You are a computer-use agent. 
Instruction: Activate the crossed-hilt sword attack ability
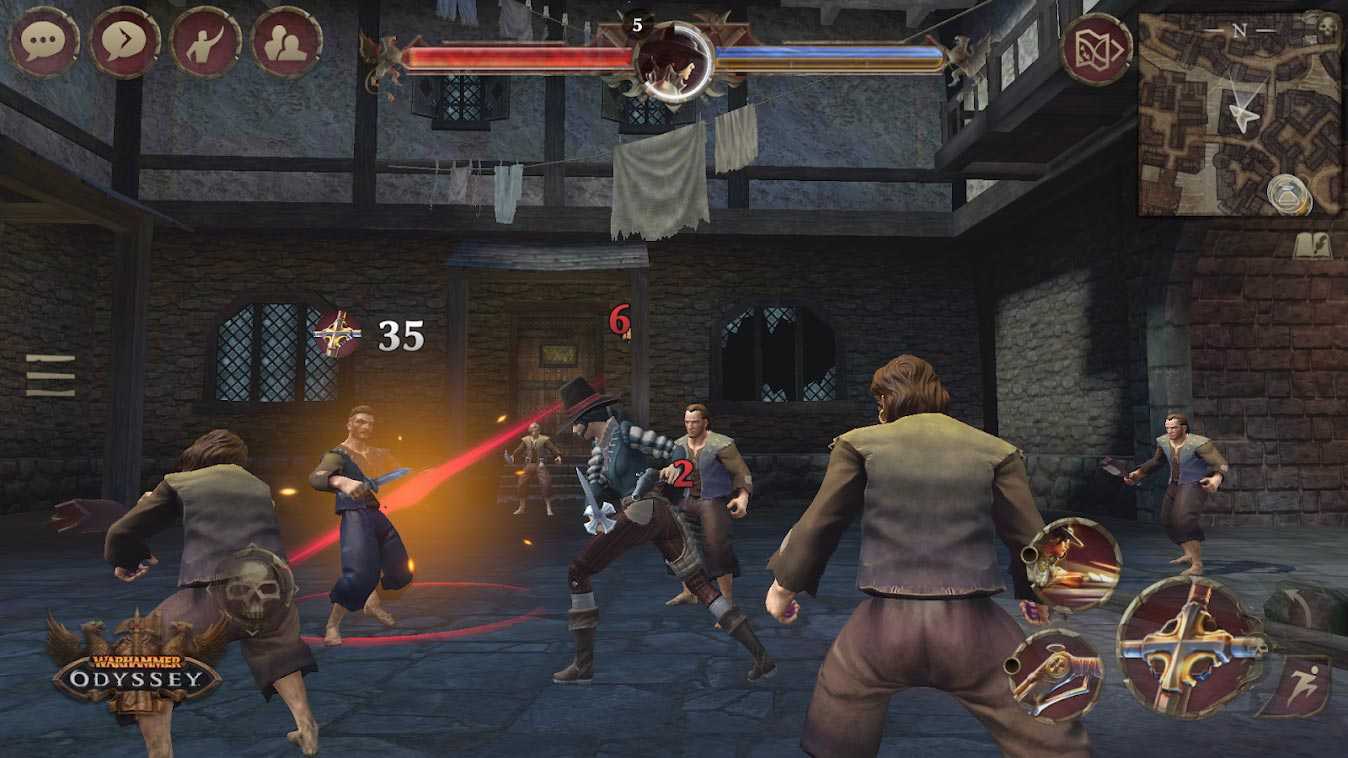1188,647
